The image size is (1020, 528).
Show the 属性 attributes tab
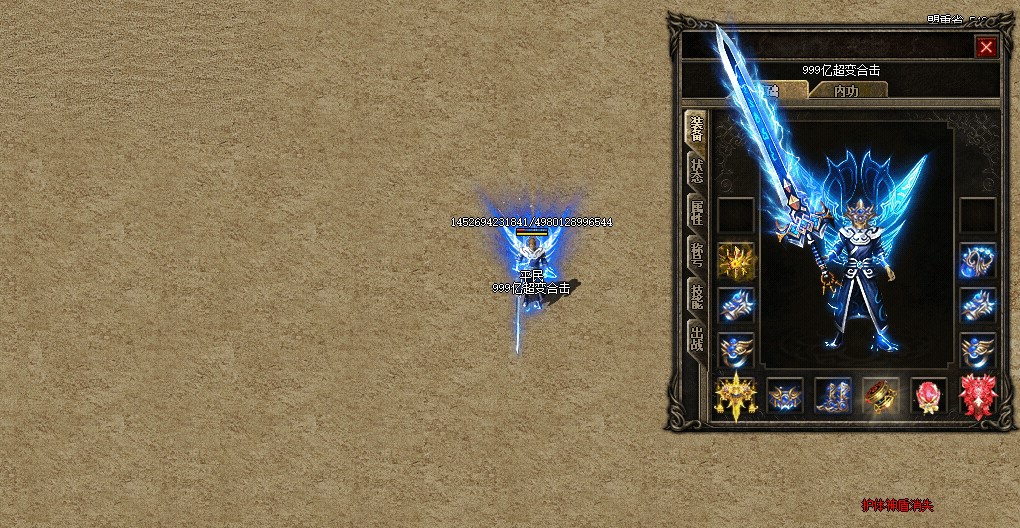tap(696, 213)
